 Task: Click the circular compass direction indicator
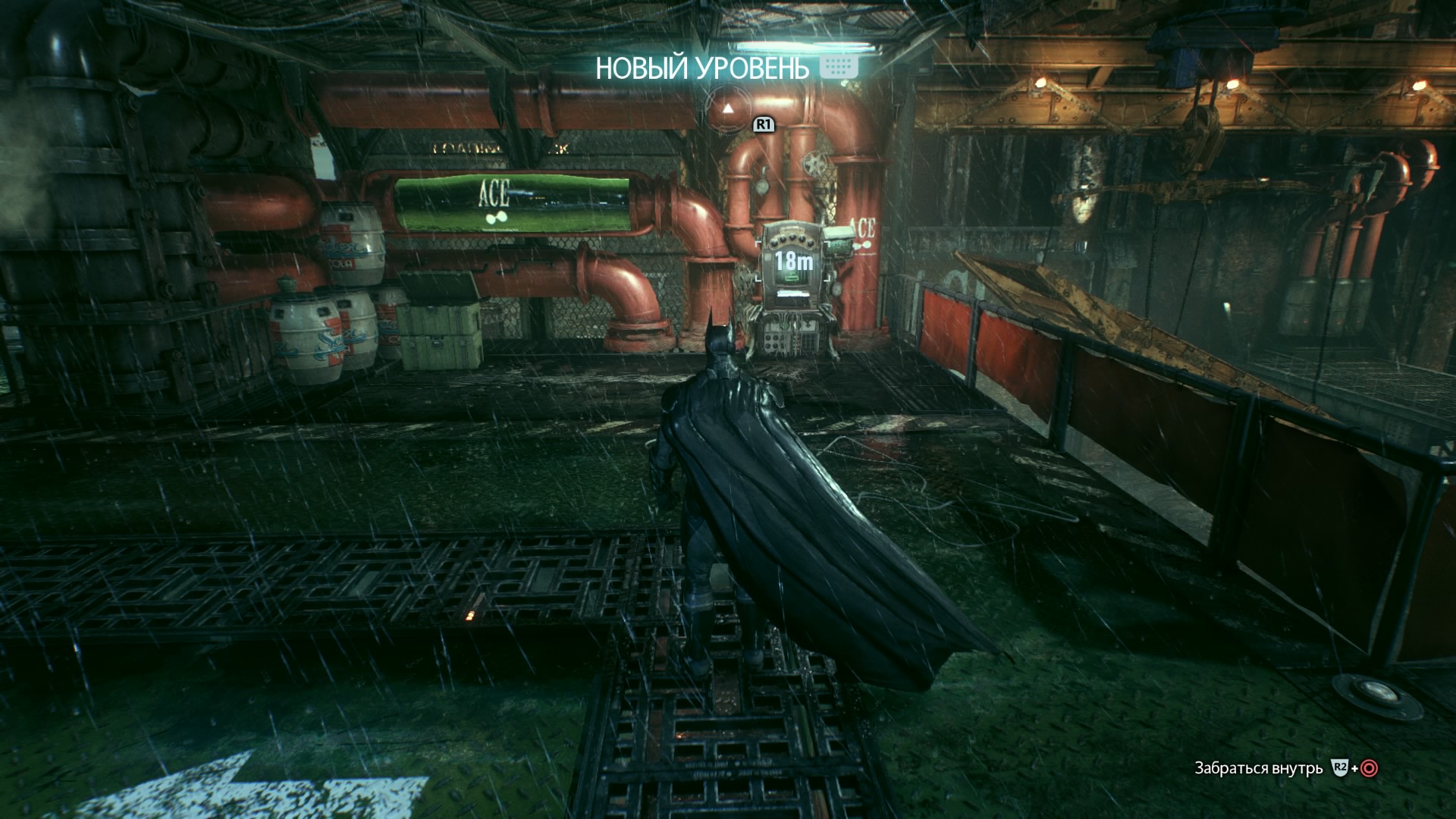pyautogui.click(x=727, y=108)
